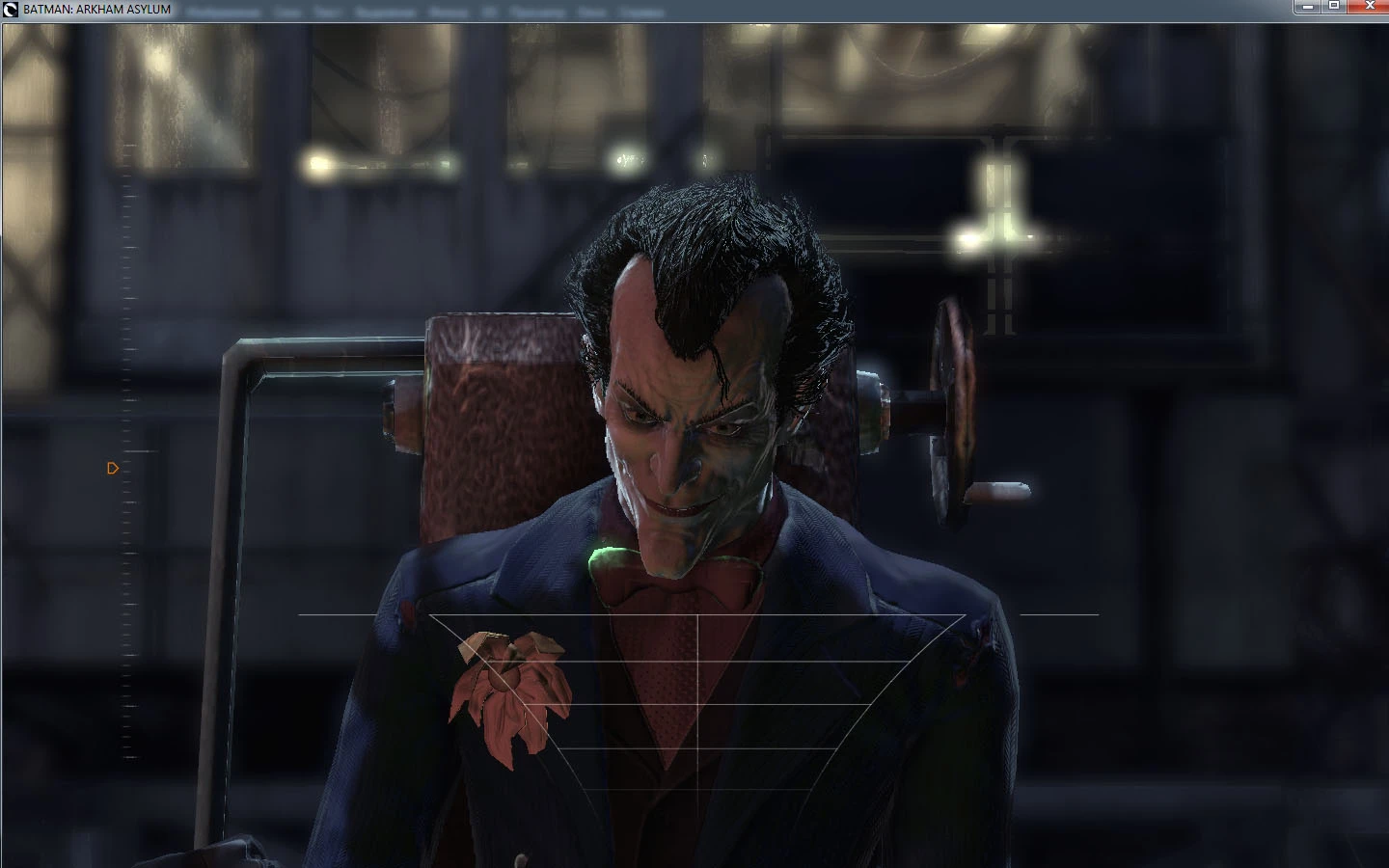Click the Batman logo icon in the title bar

coord(9,11)
